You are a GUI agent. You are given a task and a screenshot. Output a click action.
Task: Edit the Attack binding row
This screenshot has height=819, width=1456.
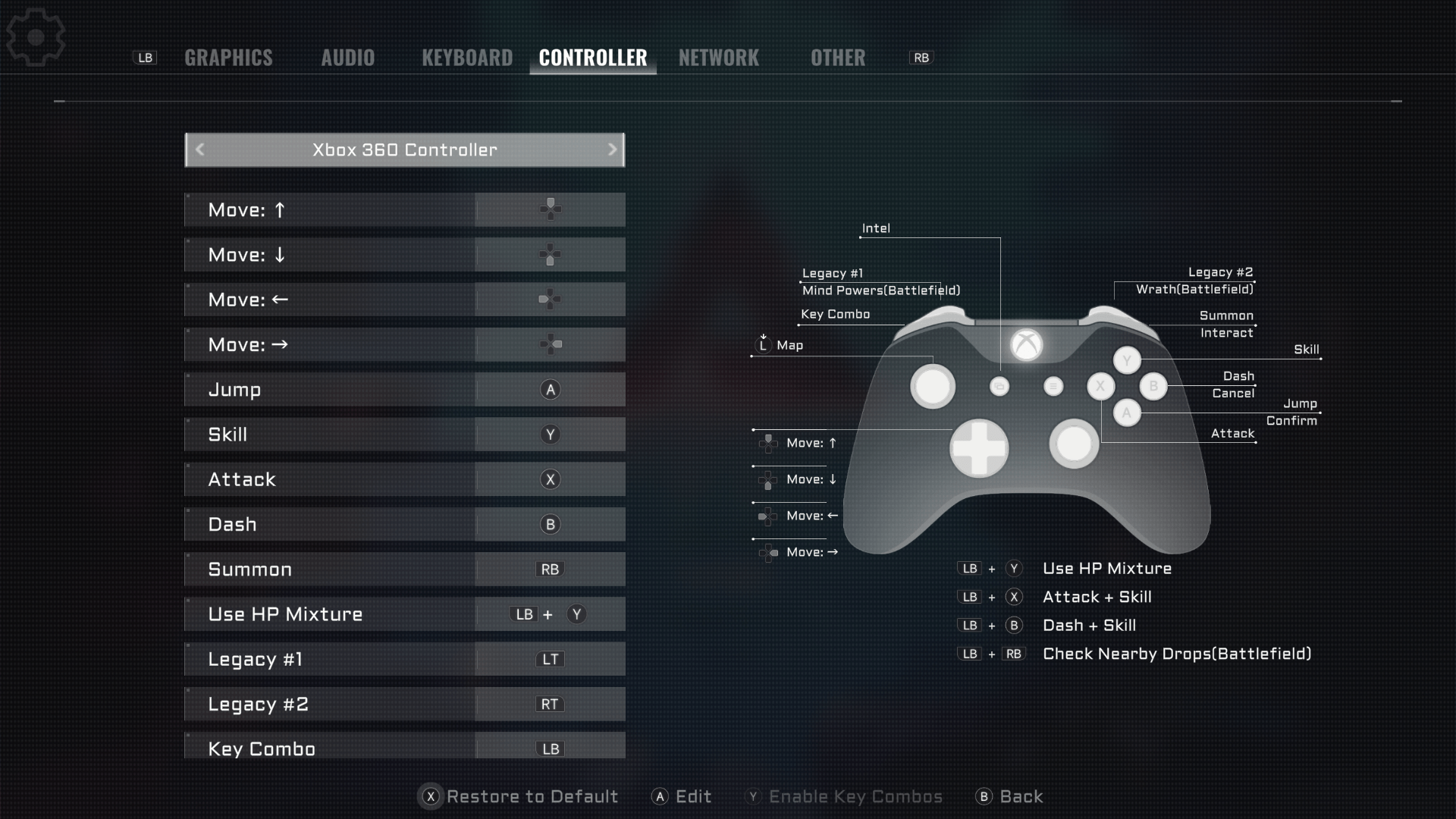coord(404,479)
